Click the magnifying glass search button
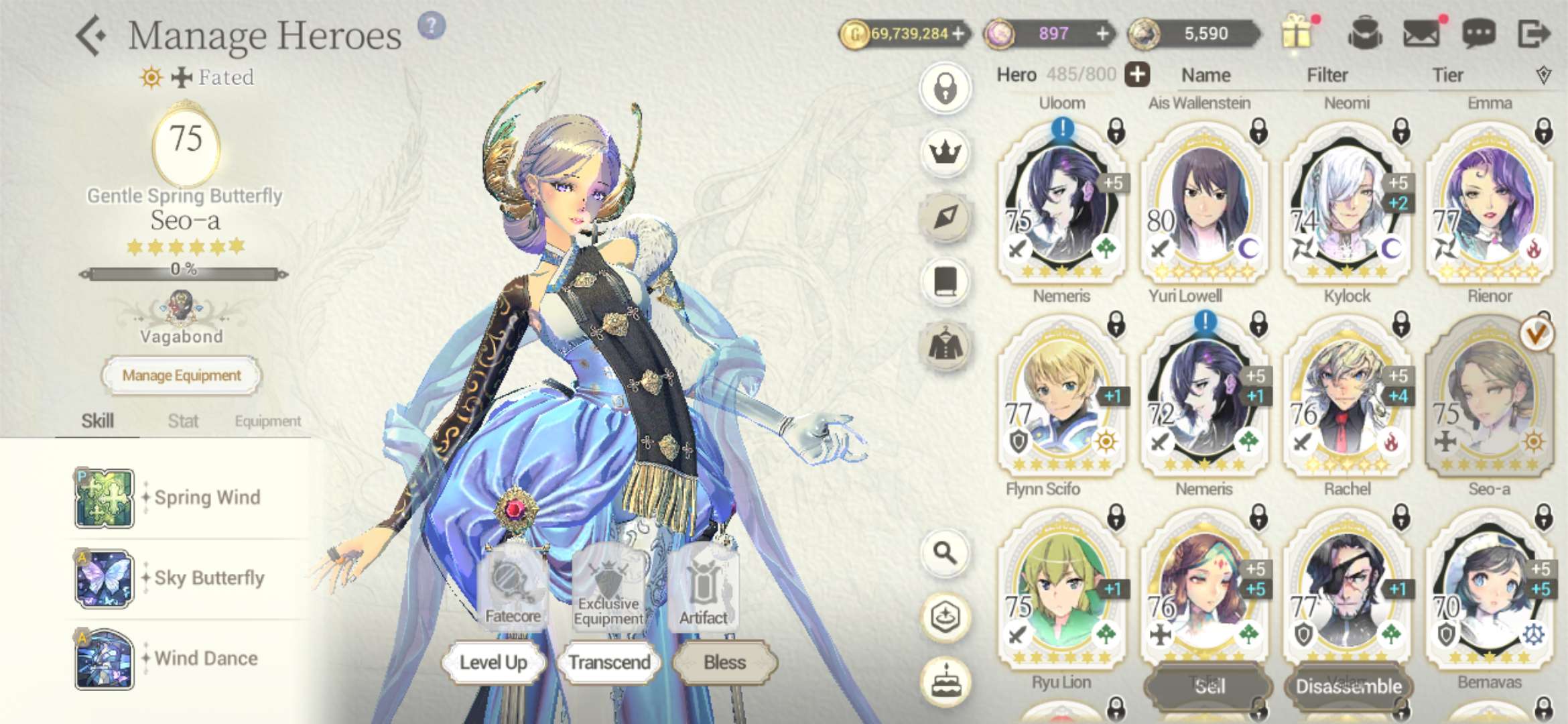This screenshot has height=724, width=1568. pyautogui.click(x=945, y=553)
